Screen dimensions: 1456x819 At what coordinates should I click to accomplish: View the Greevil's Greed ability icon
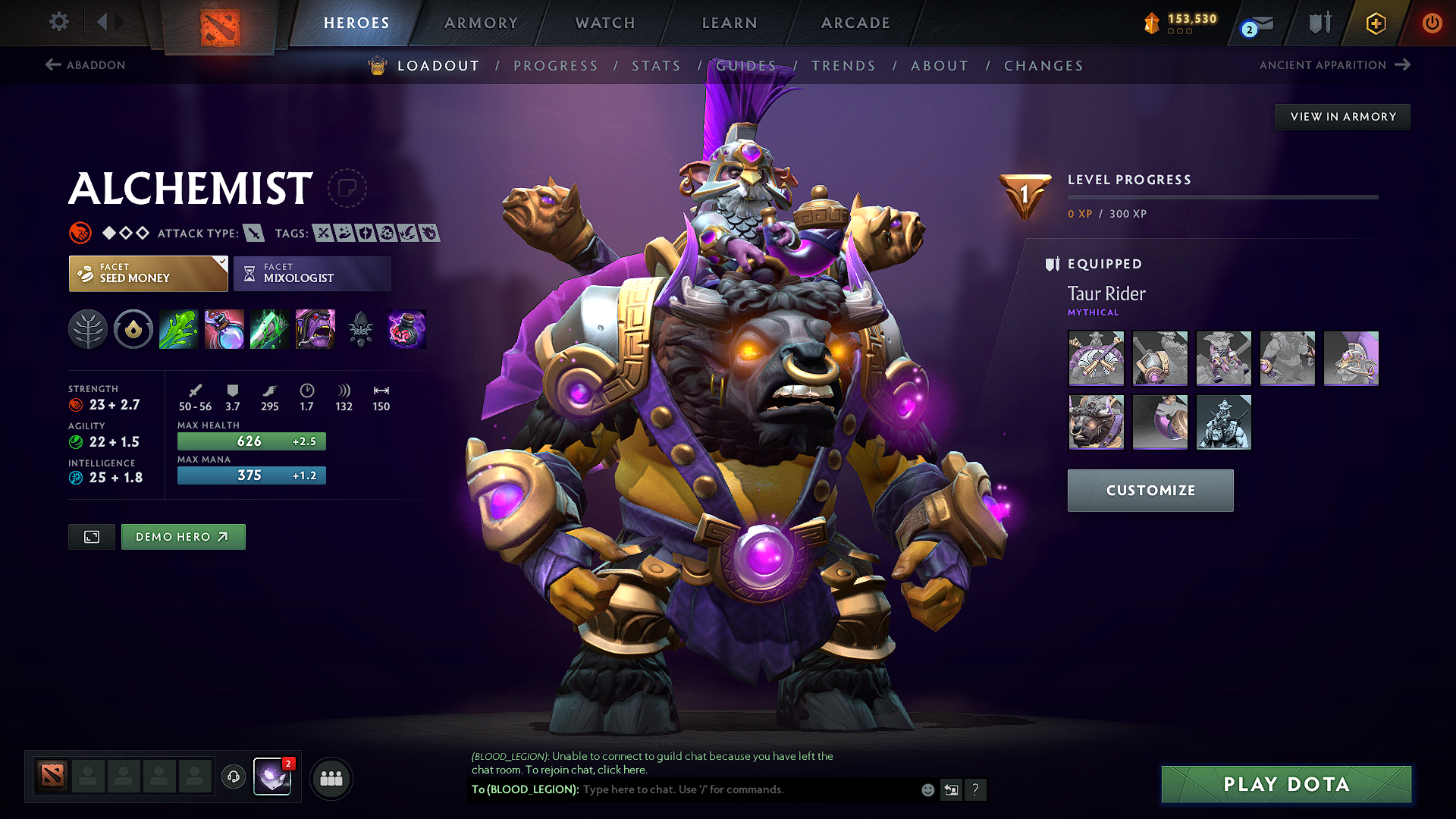click(269, 329)
